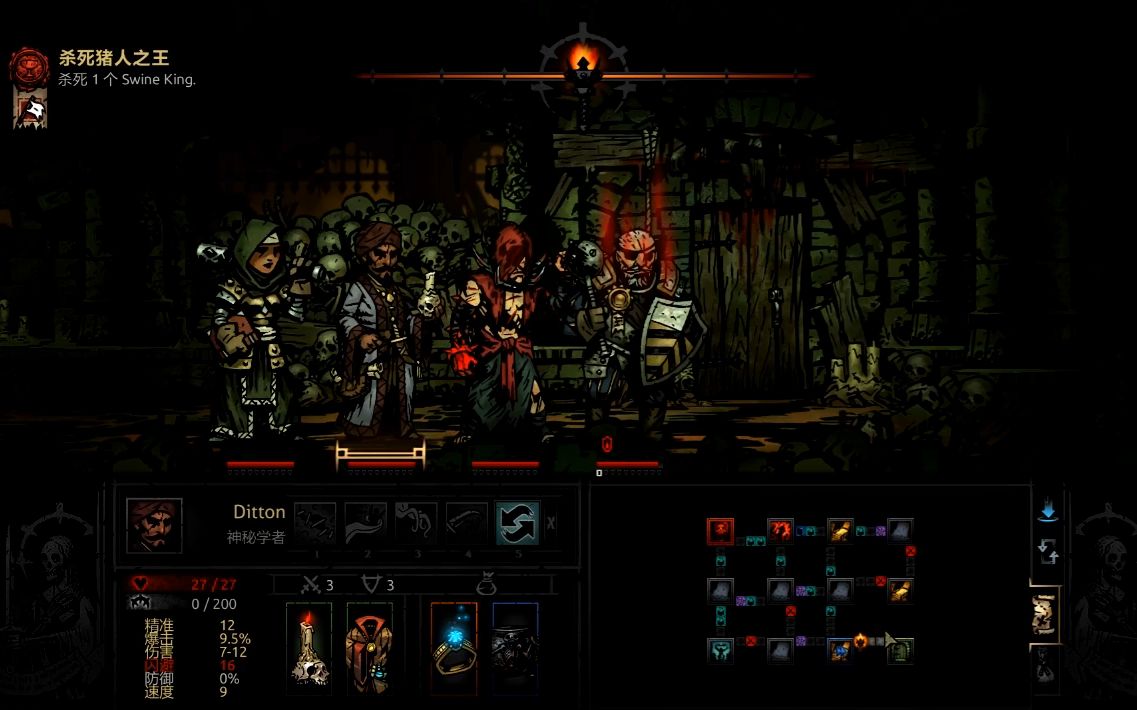
Task: Click the red tentacle creature room on map
Action: [780, 530]
